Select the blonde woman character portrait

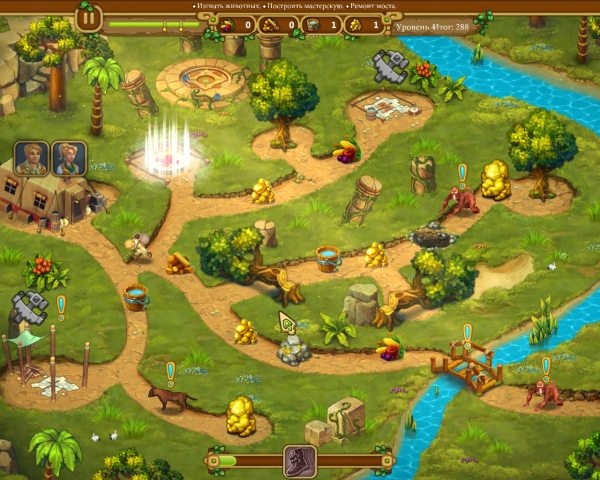(x=69, y=158)
